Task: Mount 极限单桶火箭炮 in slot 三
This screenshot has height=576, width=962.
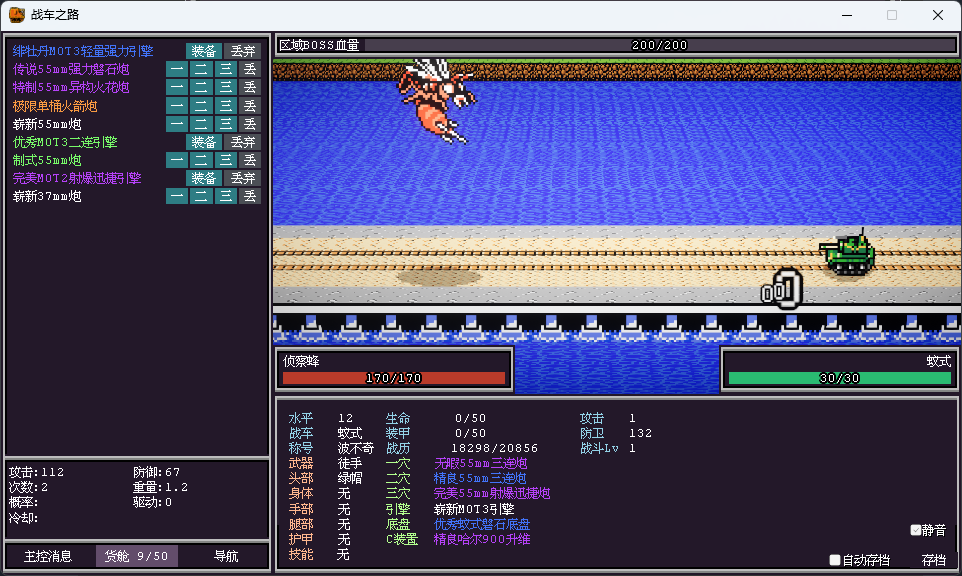Action: (226, 105)
